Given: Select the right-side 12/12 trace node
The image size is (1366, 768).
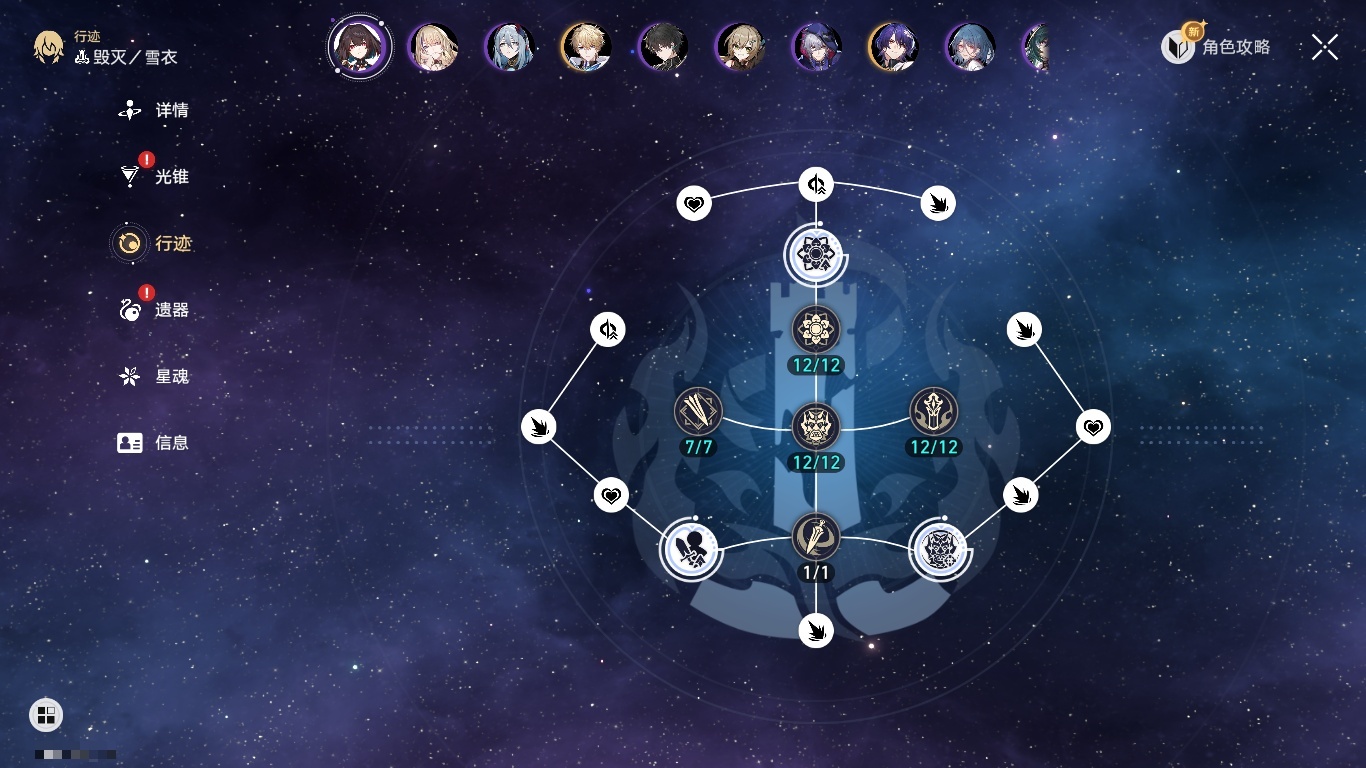Looking at the screenshot, I should pyautogui.click(x=934, y=411).
